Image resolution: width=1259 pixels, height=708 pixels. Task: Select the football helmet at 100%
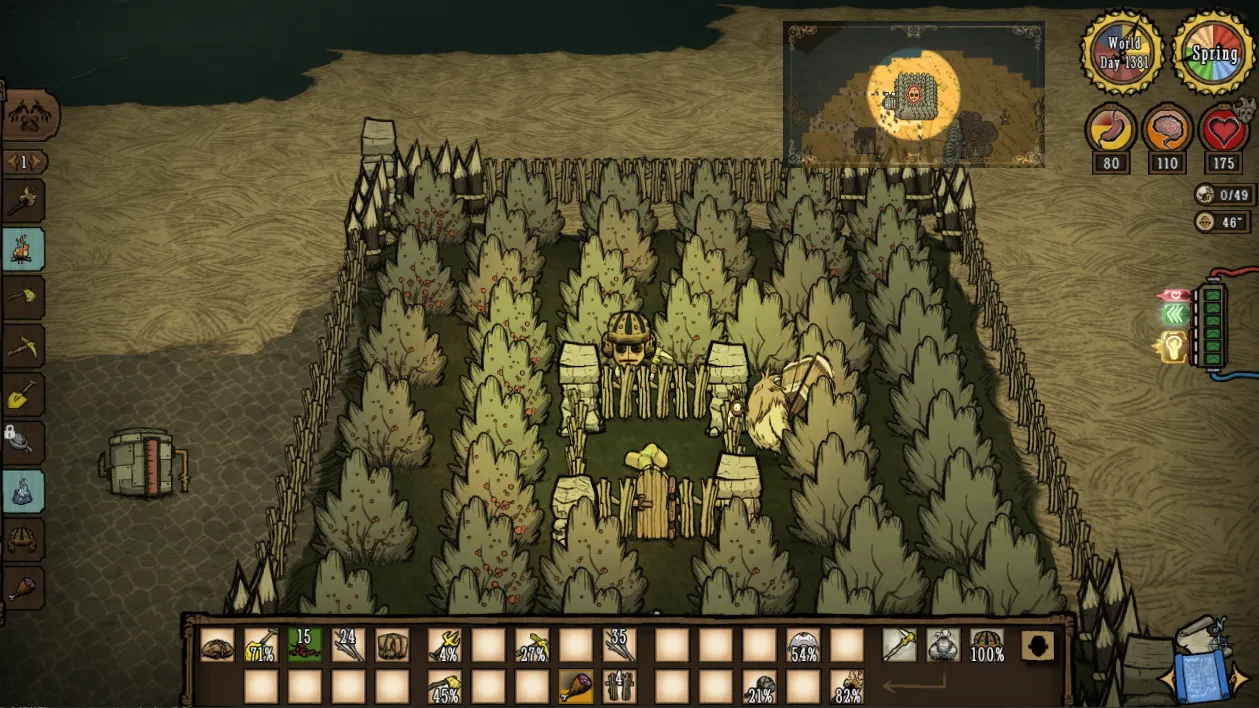987,645
